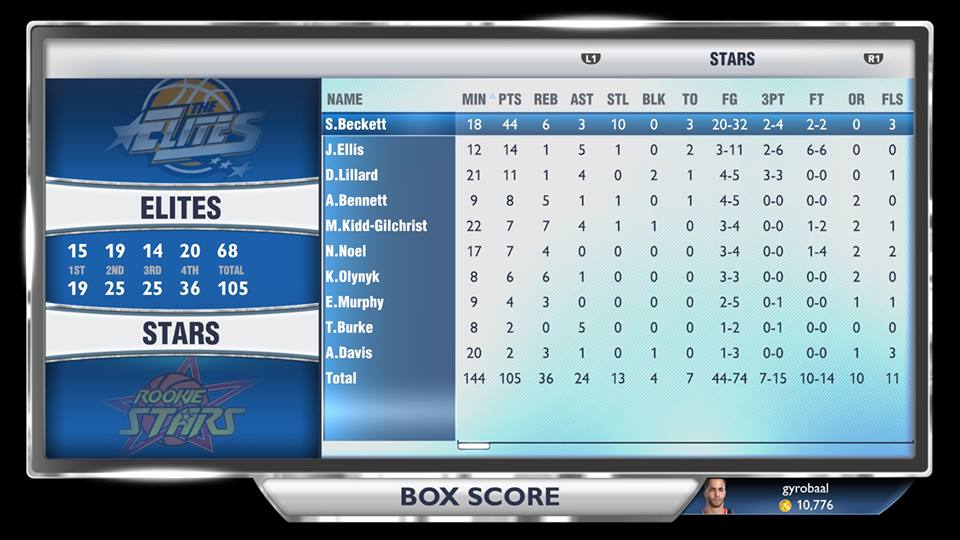Sort by the FG column header
Viewport: 960px width, 540px height.
pos(729,99)
